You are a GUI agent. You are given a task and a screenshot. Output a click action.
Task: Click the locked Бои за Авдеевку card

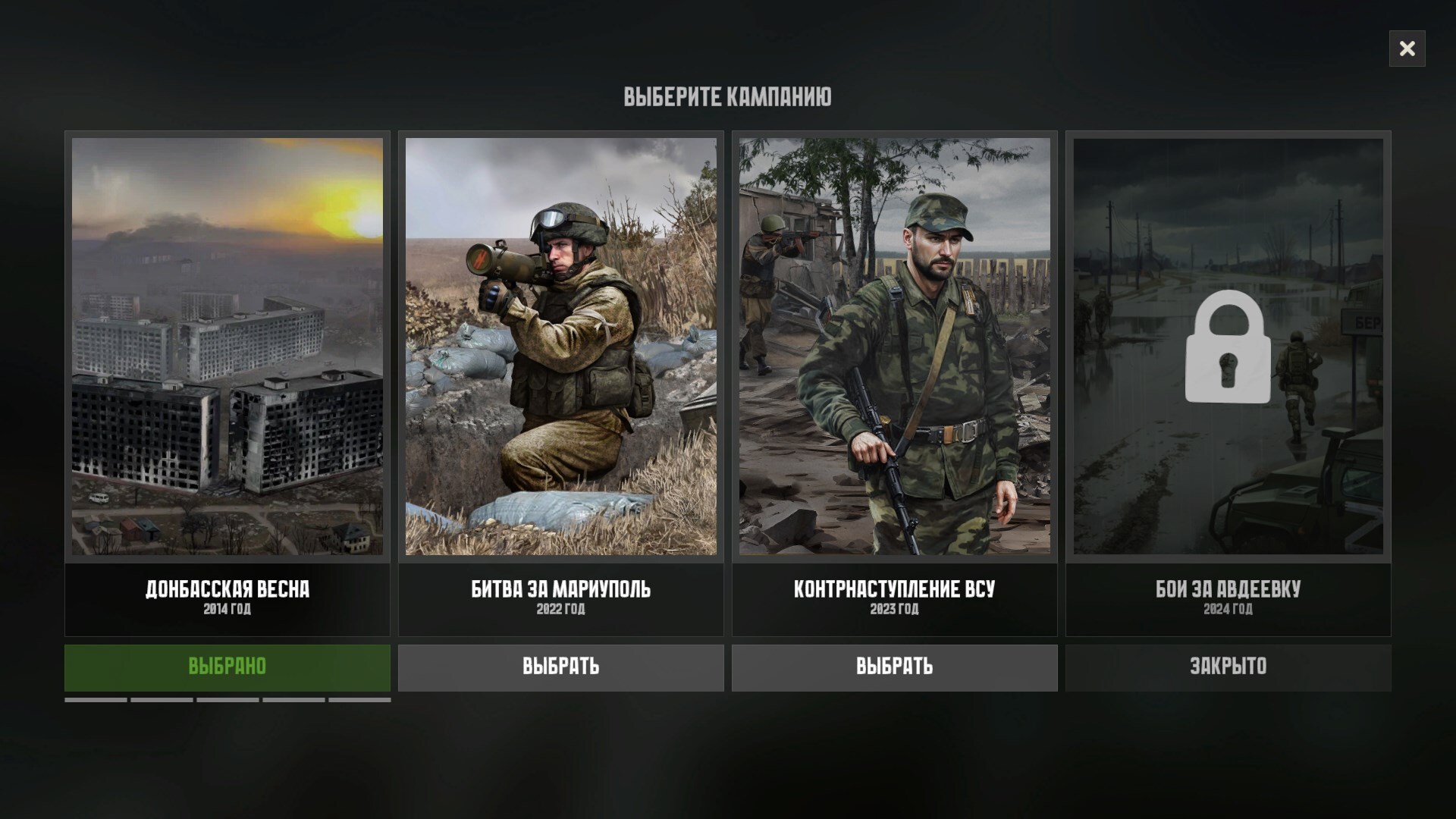[1228, 346]
